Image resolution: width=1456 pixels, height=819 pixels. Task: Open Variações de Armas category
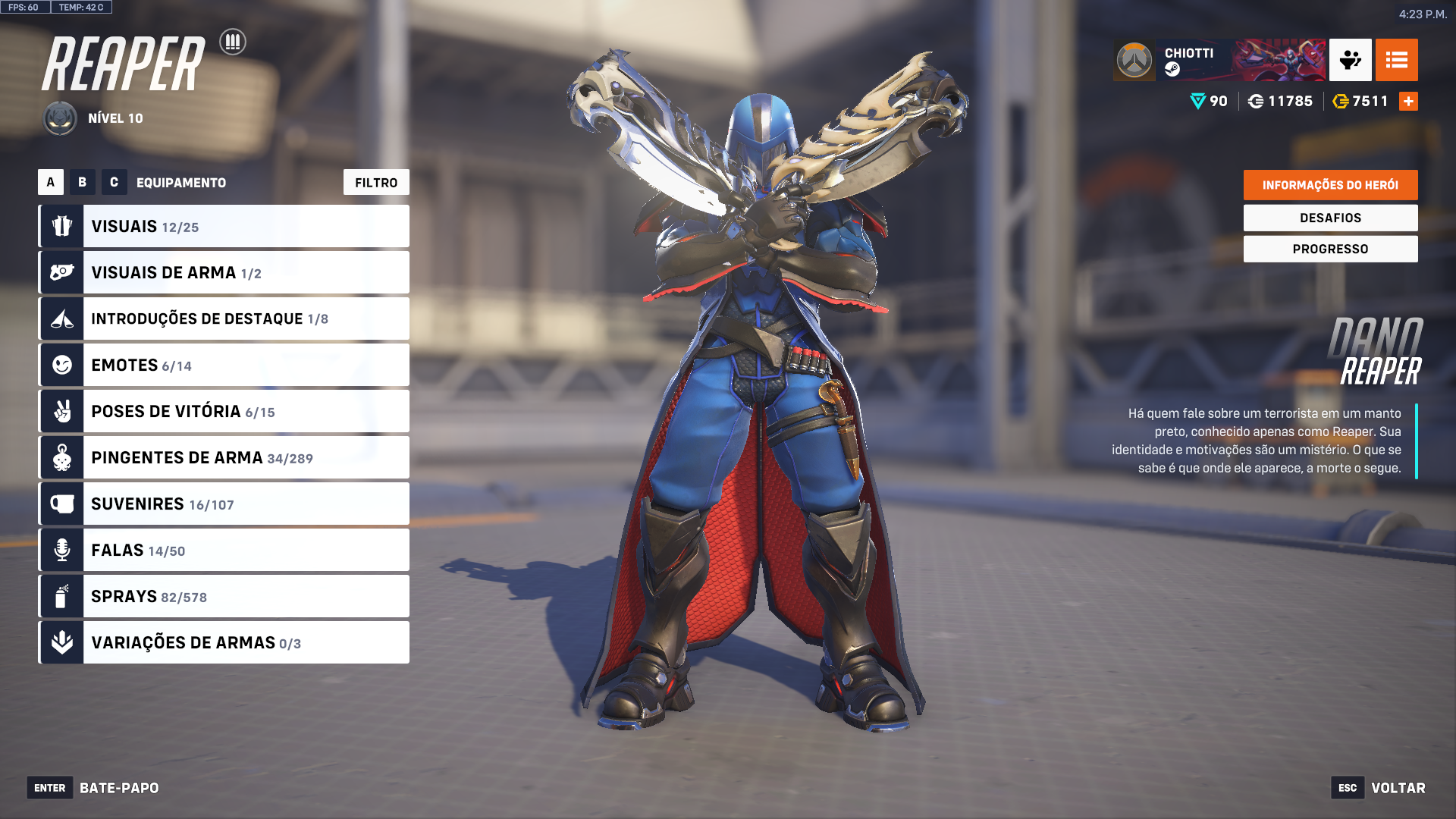coord(224,642)
